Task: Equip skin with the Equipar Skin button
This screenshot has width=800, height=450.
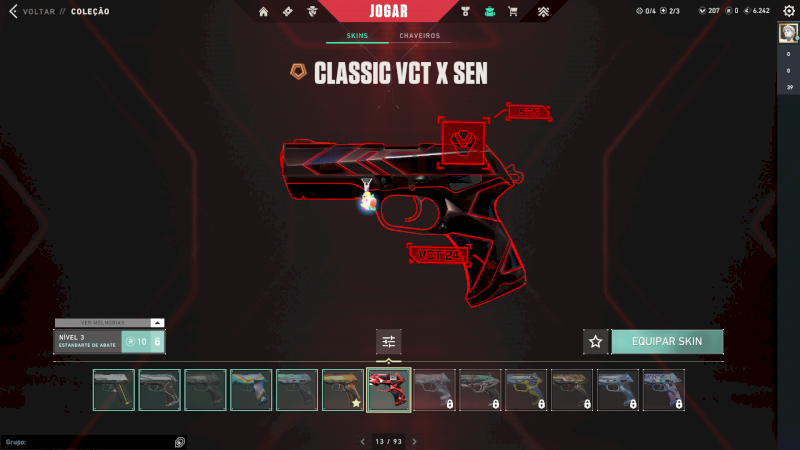Action: coord(666,341)
